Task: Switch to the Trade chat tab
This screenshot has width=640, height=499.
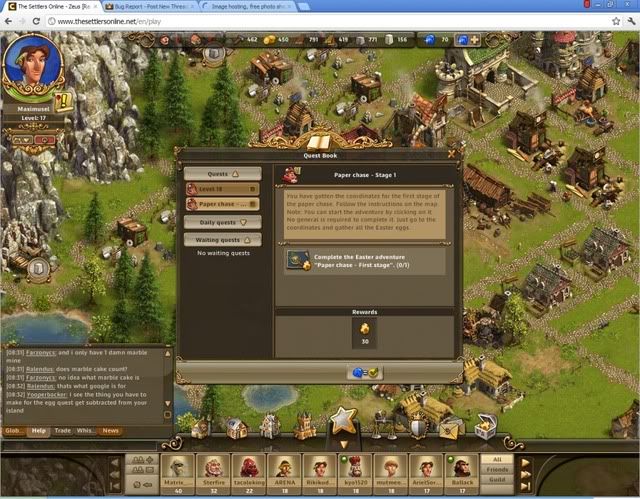Action: pyautogui.click(x=62, y=431)
